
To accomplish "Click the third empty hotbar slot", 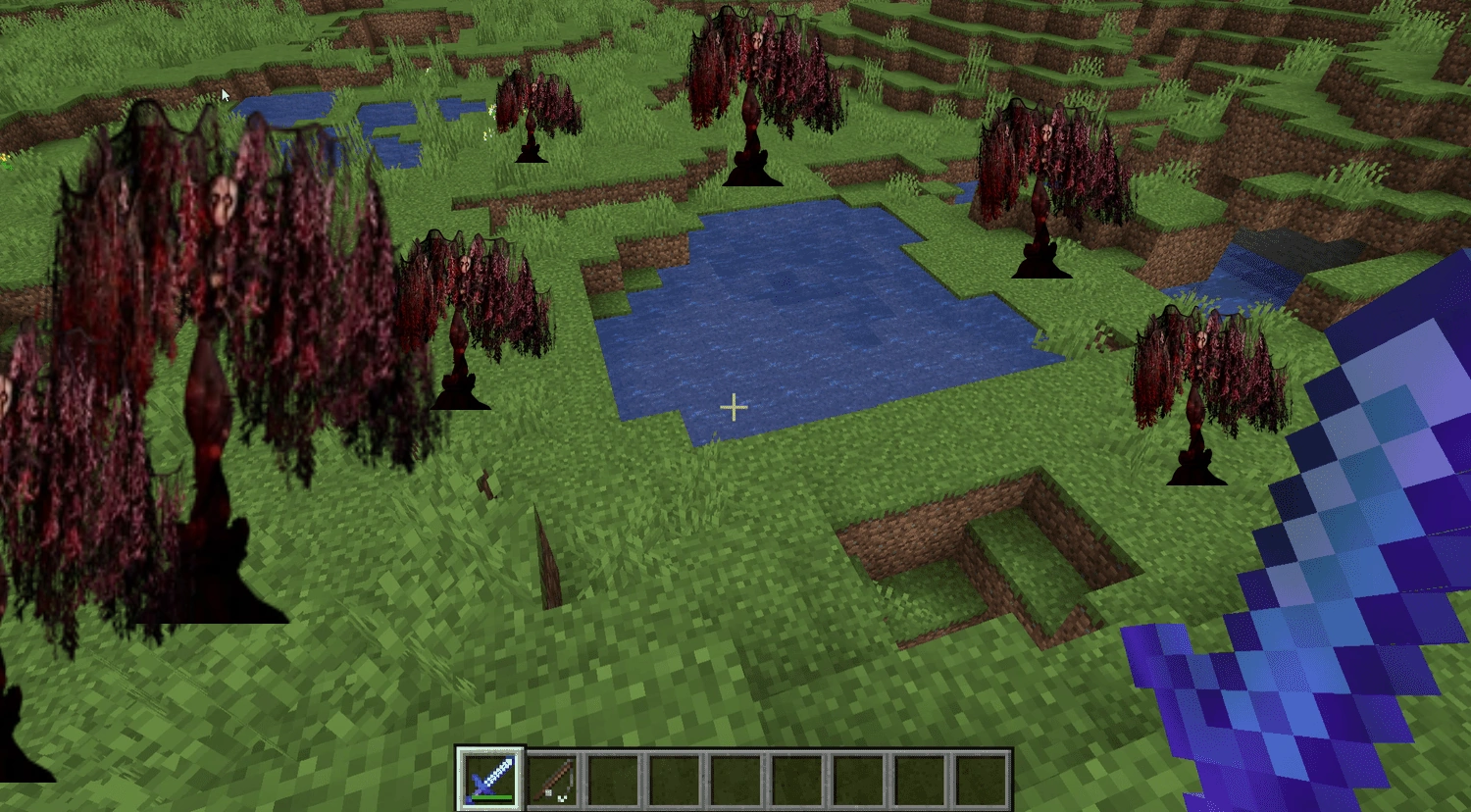I will (612, 778).
